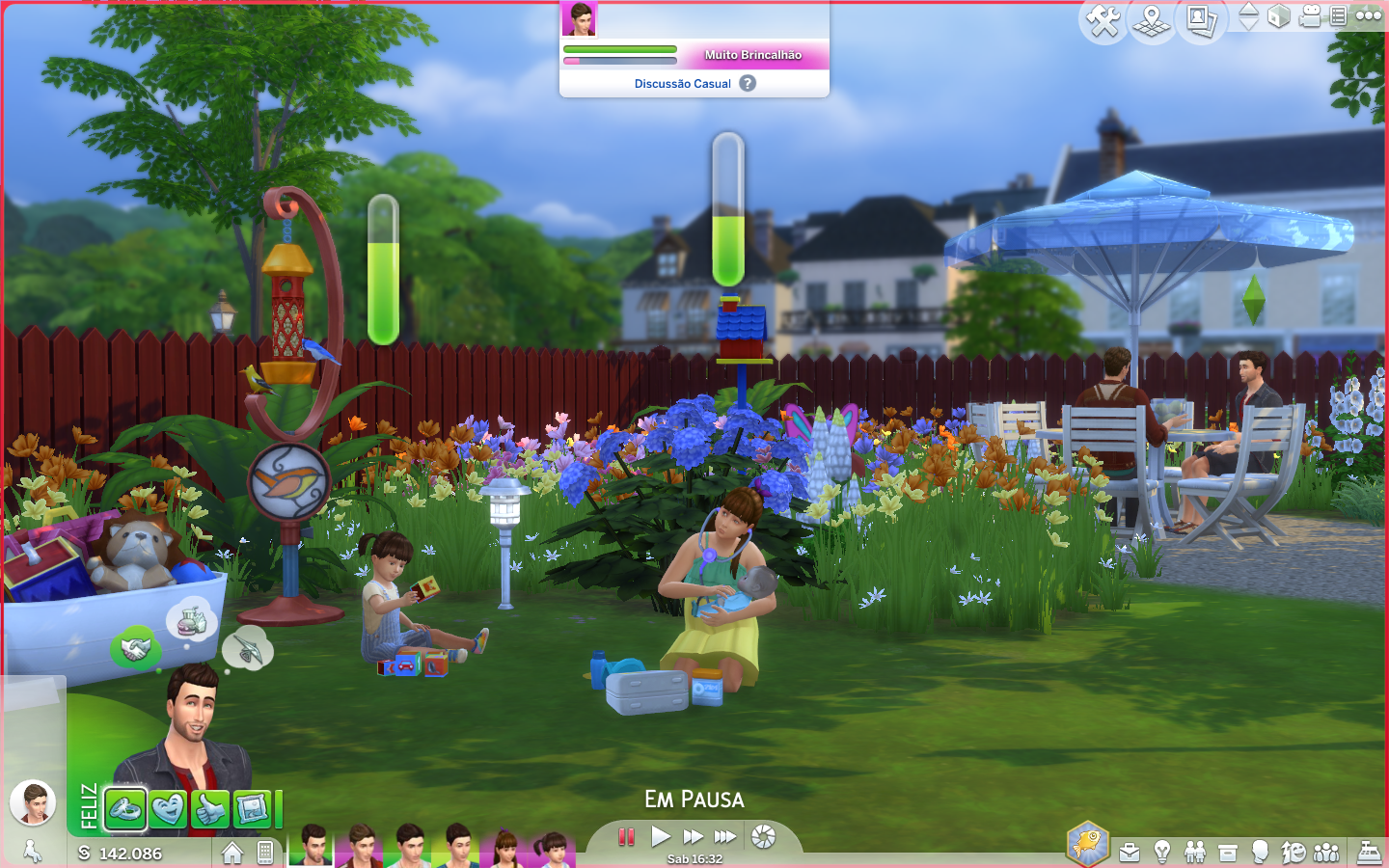
Task: Set game speed to fast forward
Action: [693, 836]
